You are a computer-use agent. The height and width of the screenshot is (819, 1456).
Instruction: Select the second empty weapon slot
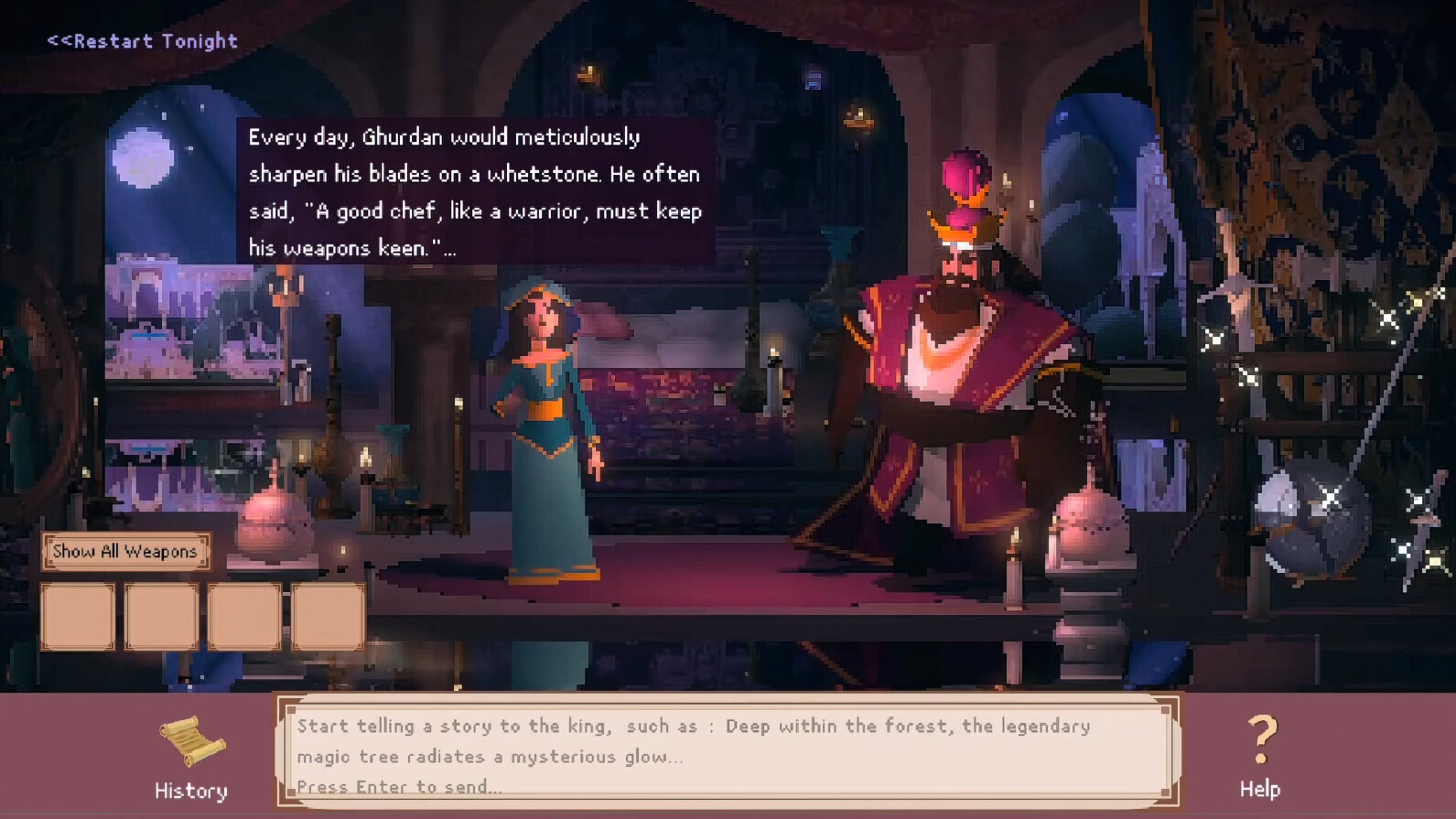[x=161, y=616]
